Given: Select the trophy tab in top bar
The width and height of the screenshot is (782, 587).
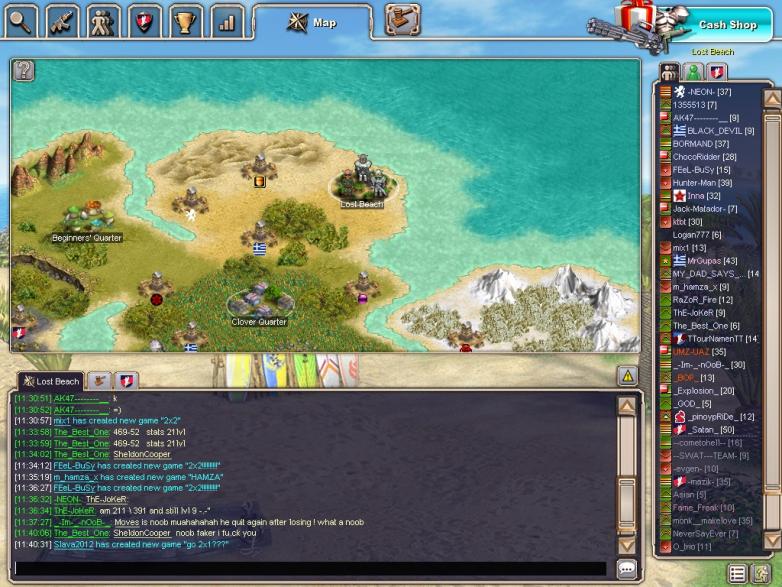Looking at the screenshot, I should tap(183, 19).
